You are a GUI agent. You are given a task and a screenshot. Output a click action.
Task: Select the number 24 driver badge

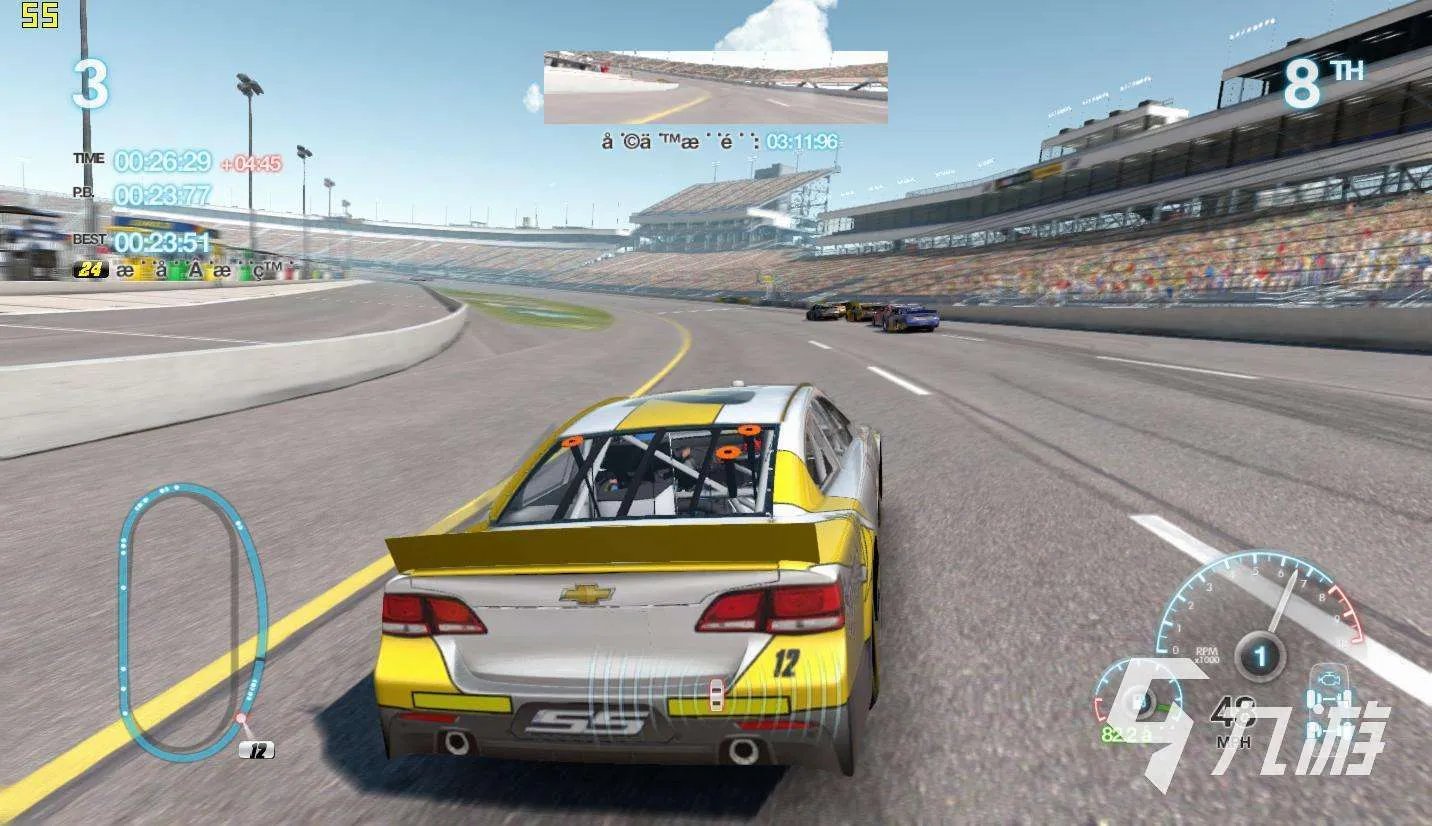pyautogui.click(x=92, y=269)
